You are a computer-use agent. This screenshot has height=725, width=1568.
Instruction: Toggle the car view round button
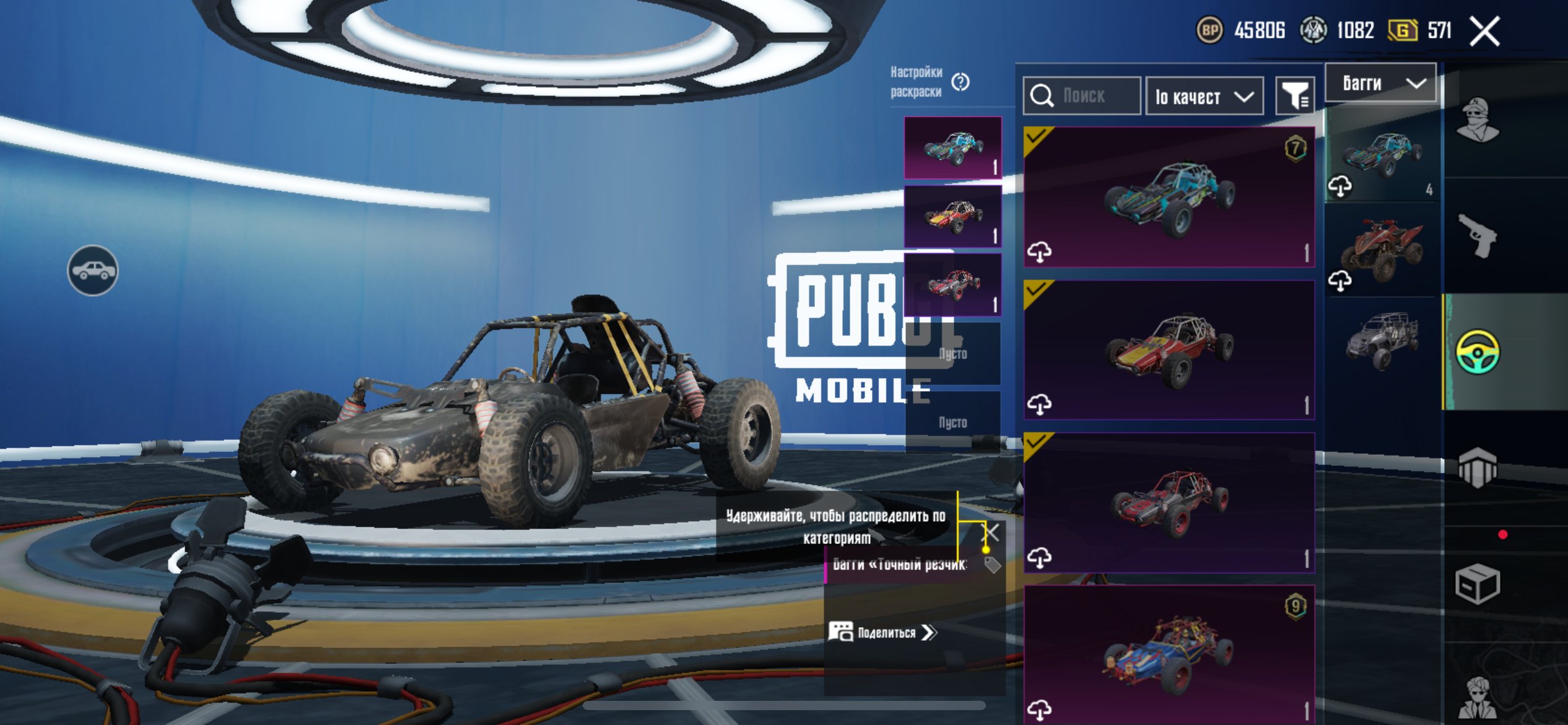pyautogui.click(x=92, y=271)
